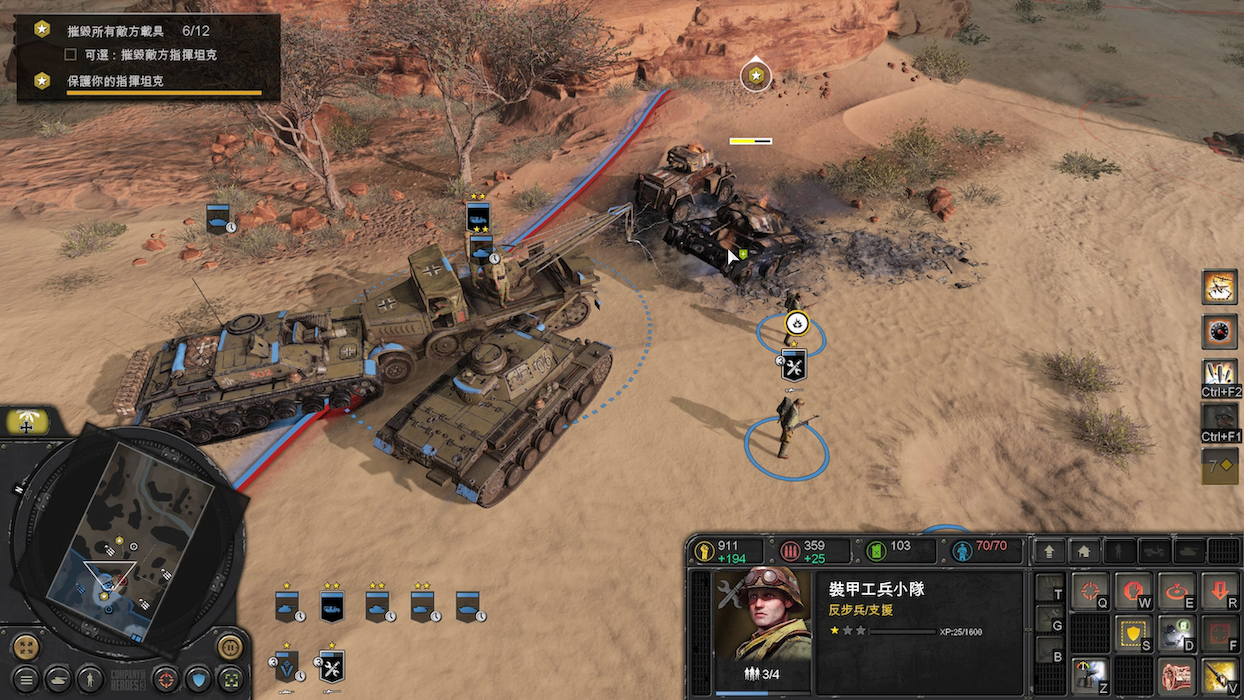Activate the red crosshair attack-move command
The width and height of the screenshot is (1244, 700).
click(1089, 592)
